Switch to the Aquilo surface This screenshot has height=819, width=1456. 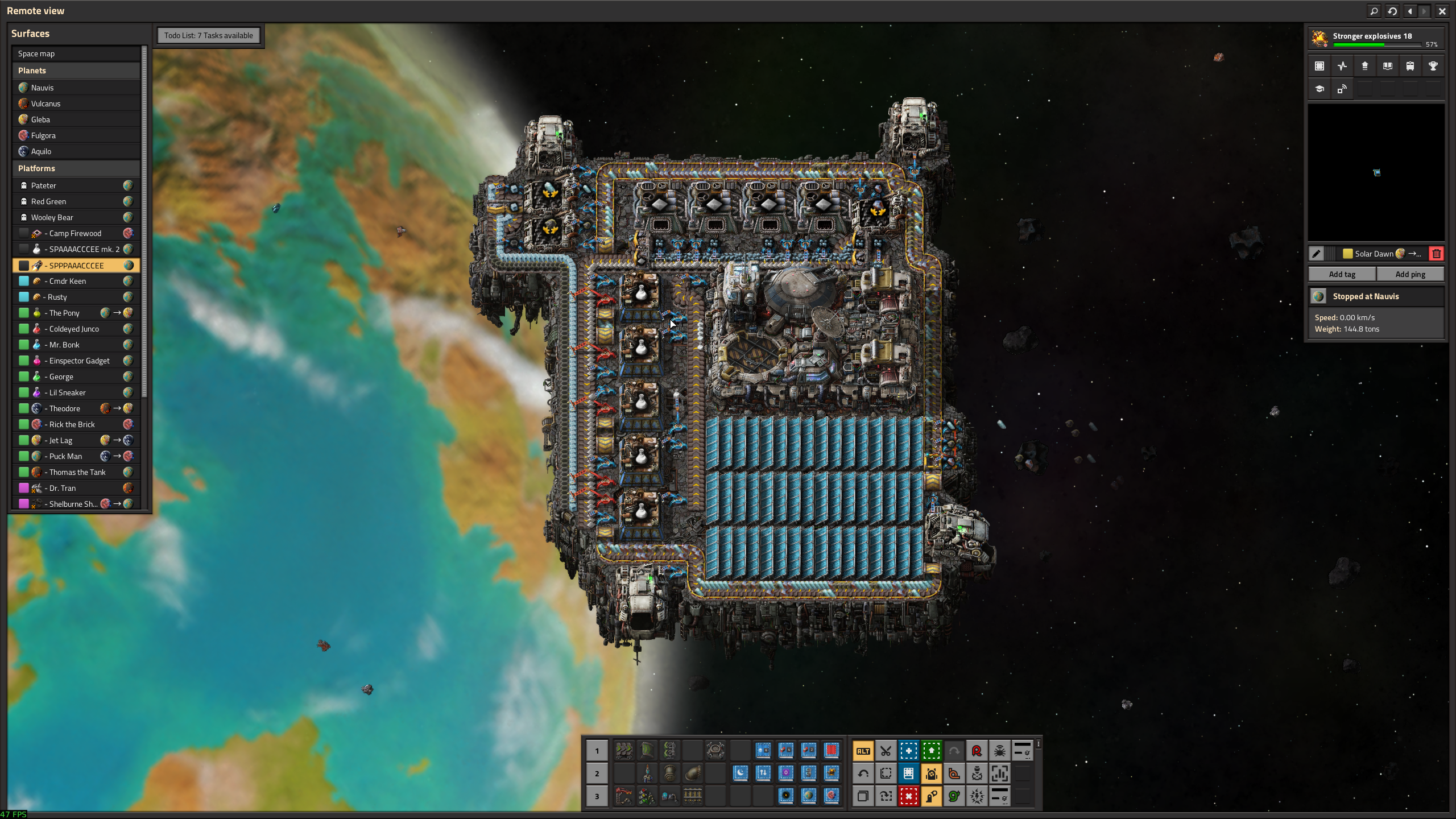[41, 151]
